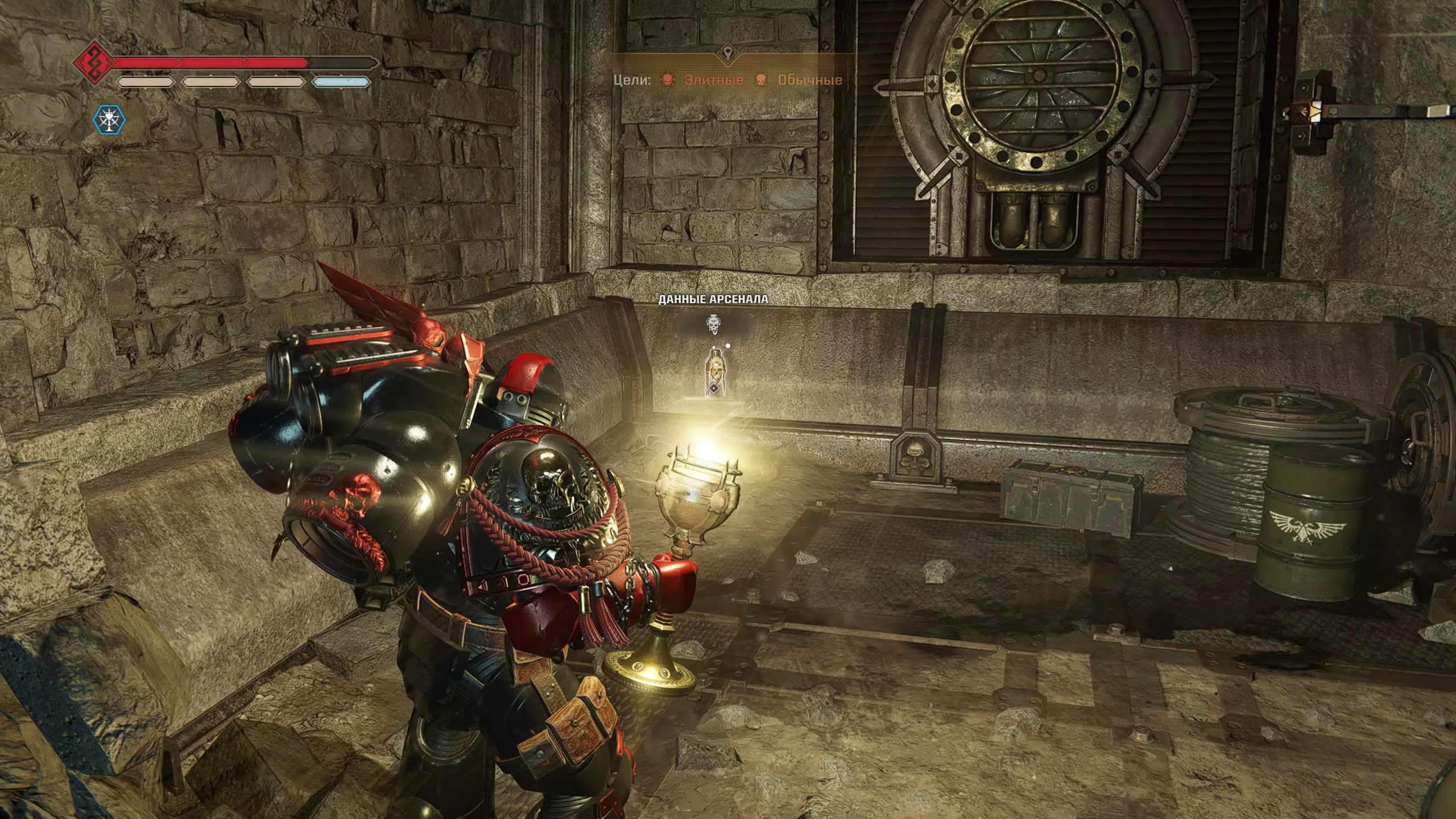Select the red diamond class emblem
Image resolution: width=1456 pixels, height=819 pixels.
(x=92, y=62)
